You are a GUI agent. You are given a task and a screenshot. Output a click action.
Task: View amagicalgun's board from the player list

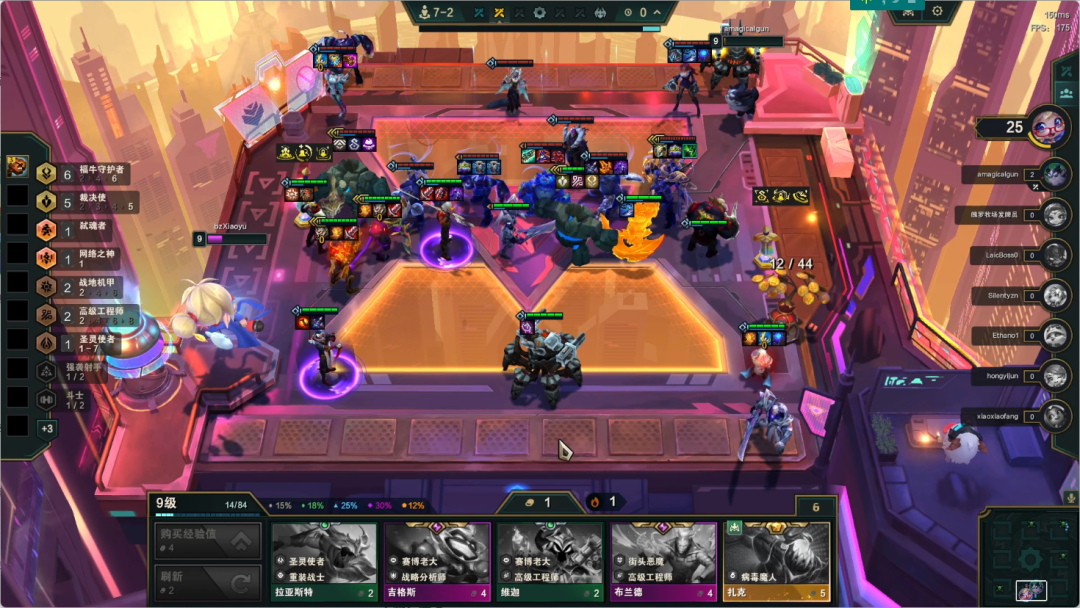(1055, 174)
